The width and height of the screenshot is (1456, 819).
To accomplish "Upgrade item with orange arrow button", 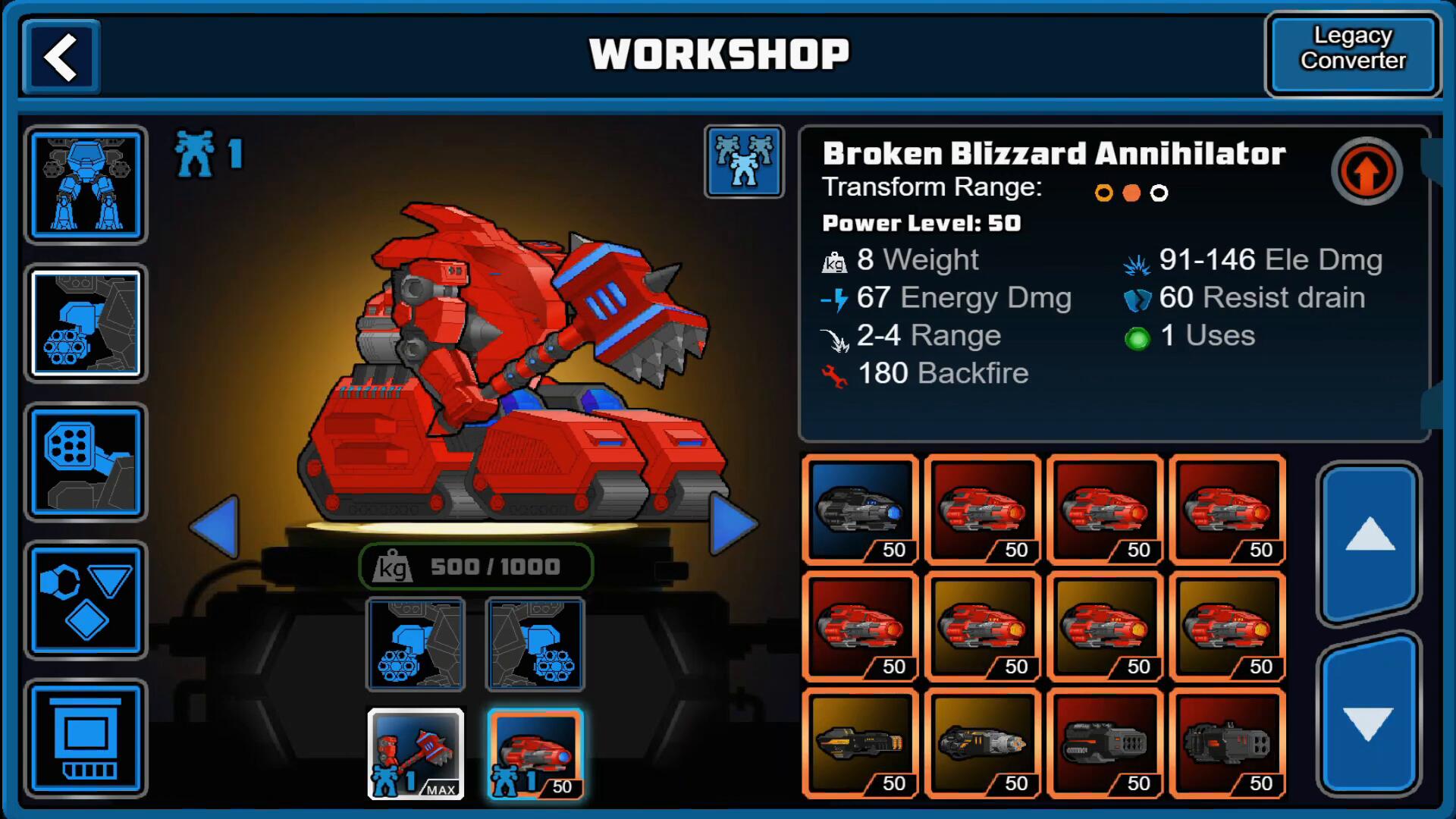I will coord(1367,171).
